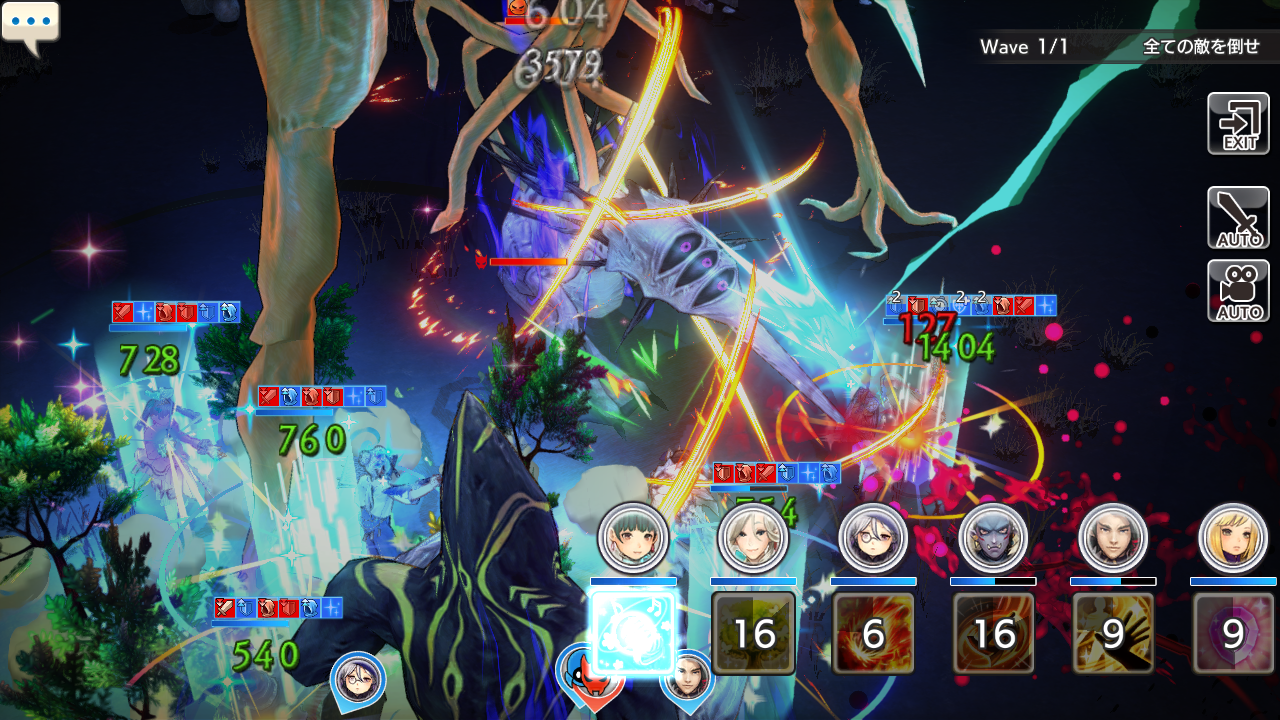Choose the purple shield skill icon
Image resolution: width=1280 pixels, height=720 pixels.
[1233, 633]
